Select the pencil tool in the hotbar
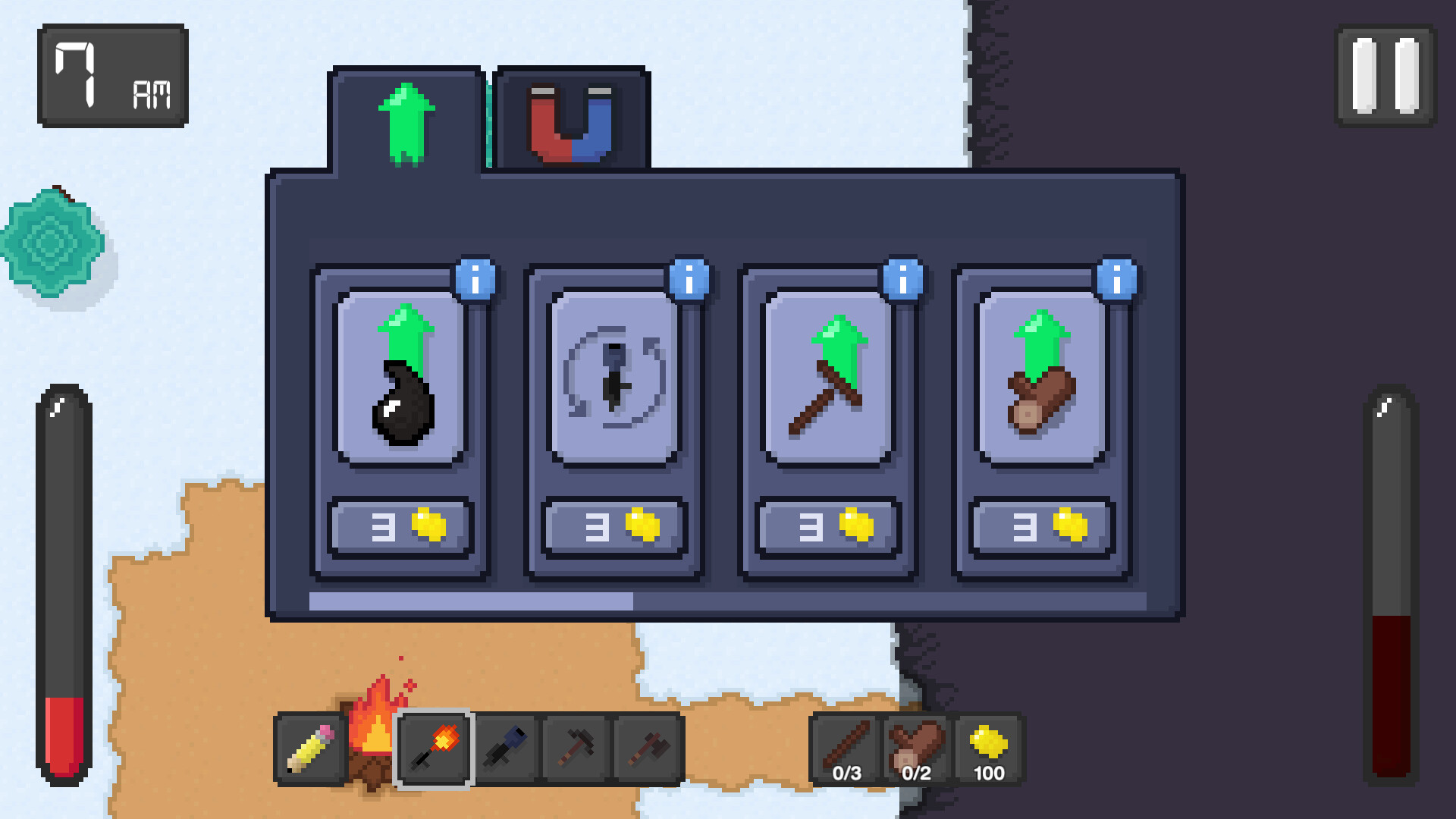 click(x=311, y=749)
